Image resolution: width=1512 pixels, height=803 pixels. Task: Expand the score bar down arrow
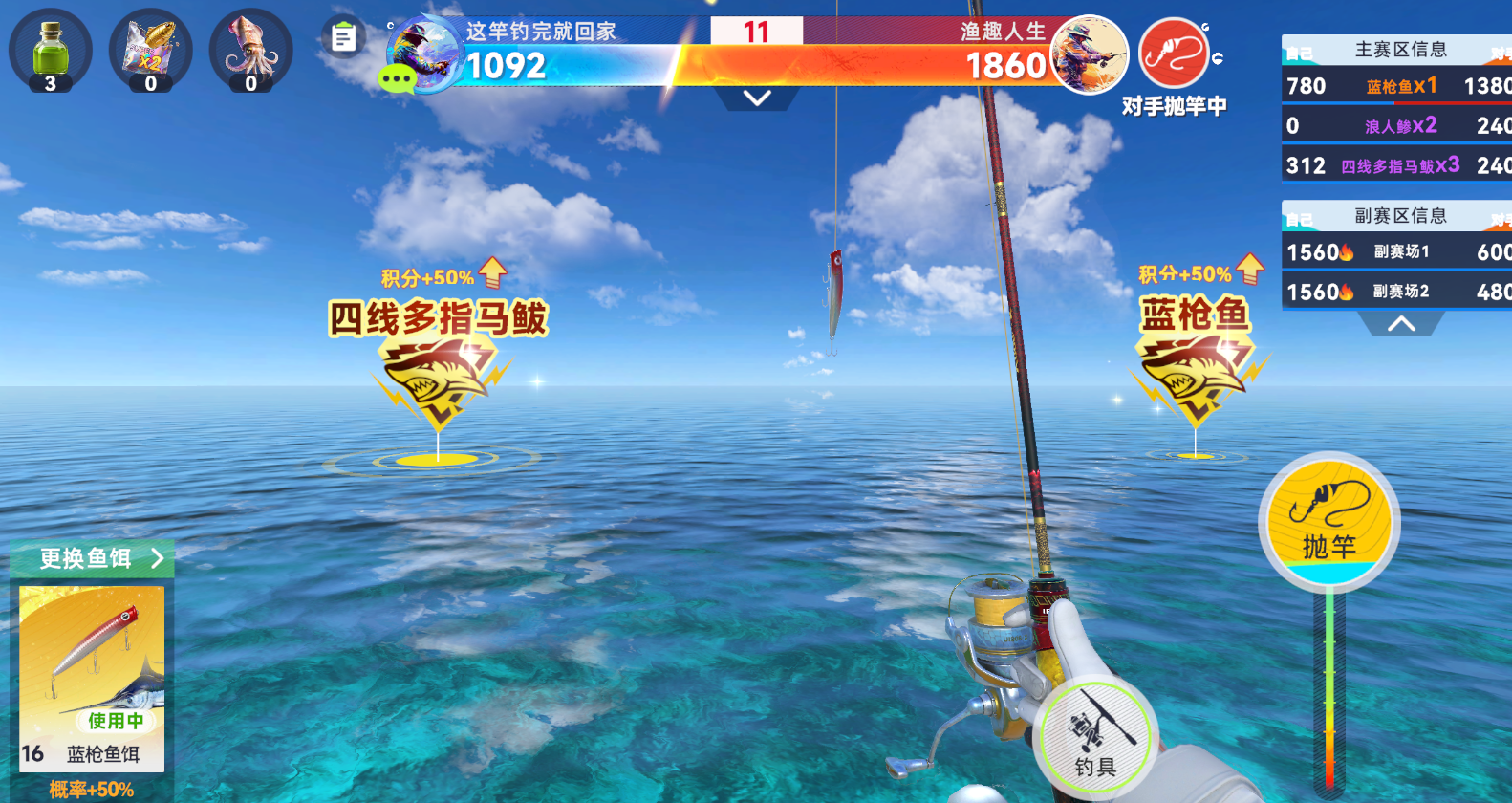tap(757, 98)
